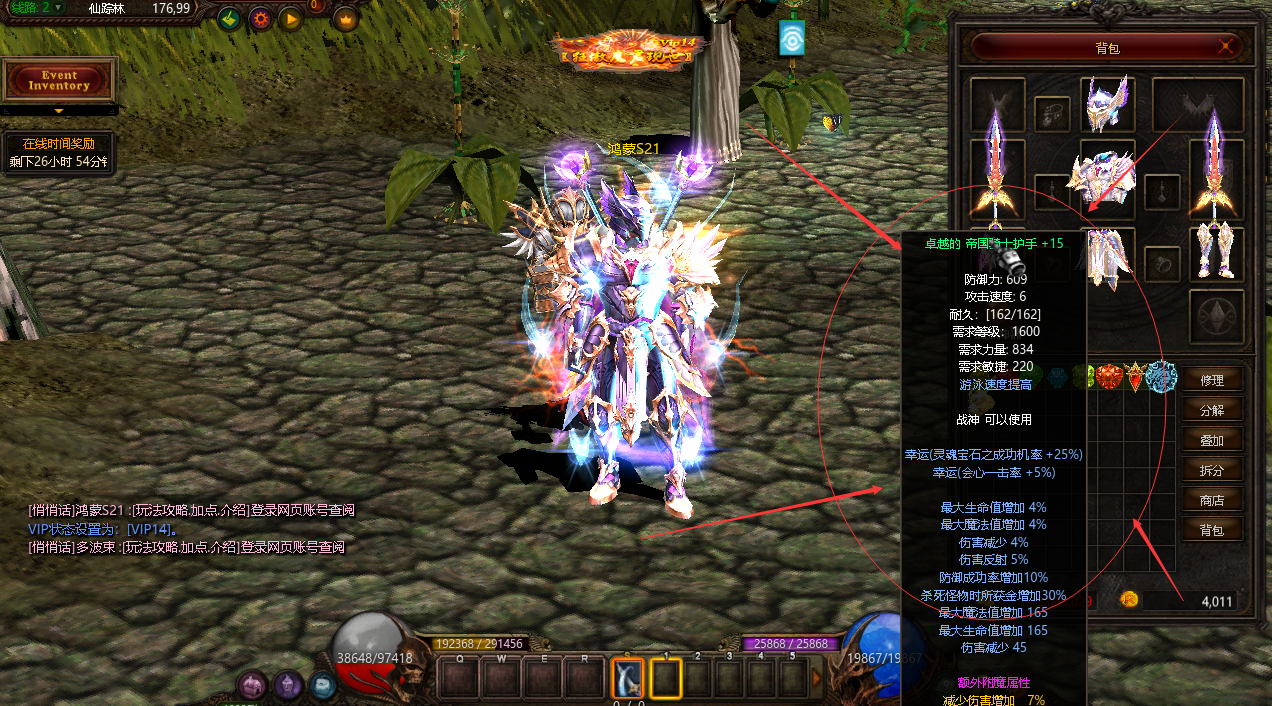
Task: Choose the 分解 disassemble button
Action: (x=1212, y=410)
